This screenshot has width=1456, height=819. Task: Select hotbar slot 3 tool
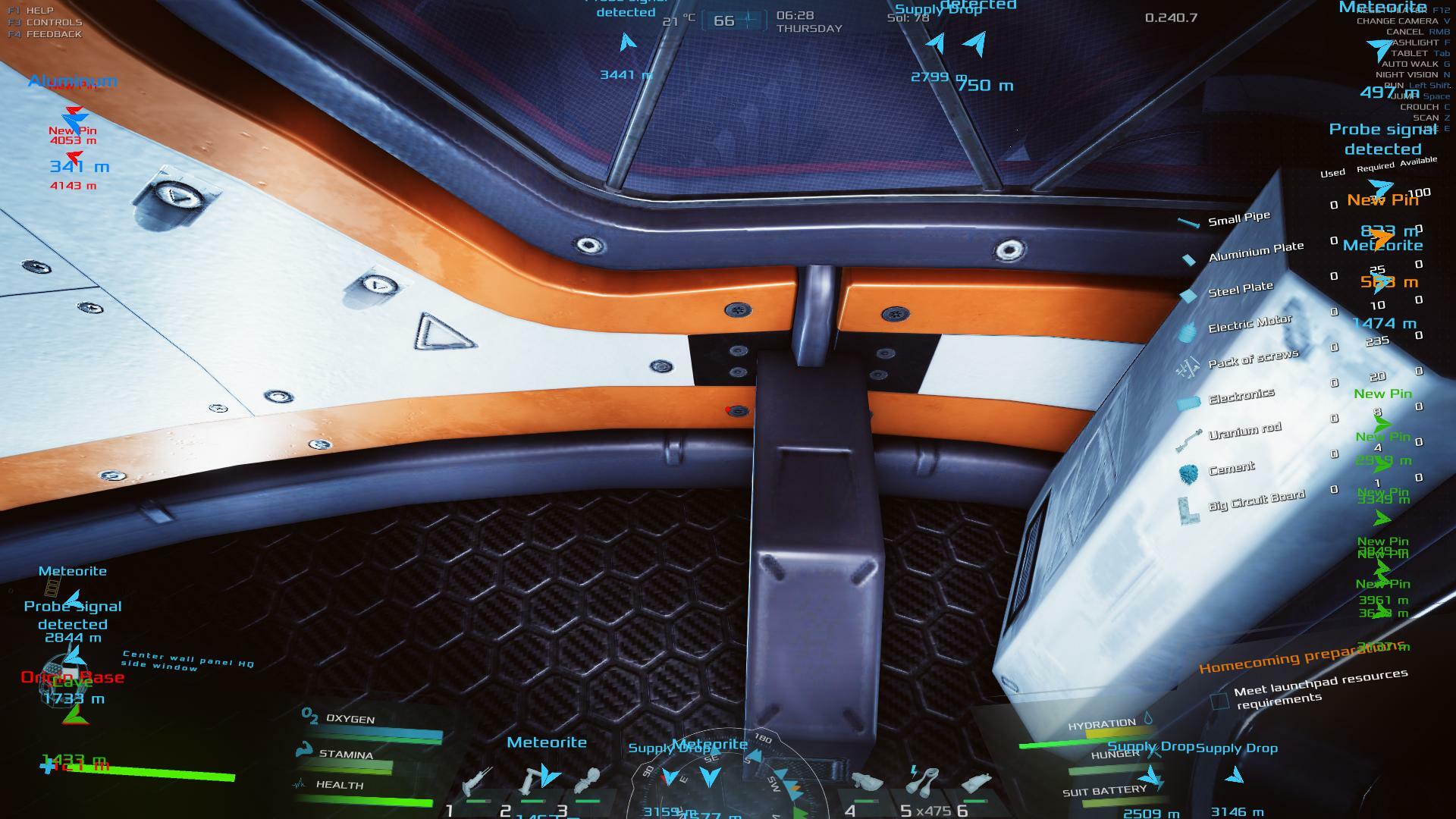tap(588, 781)
